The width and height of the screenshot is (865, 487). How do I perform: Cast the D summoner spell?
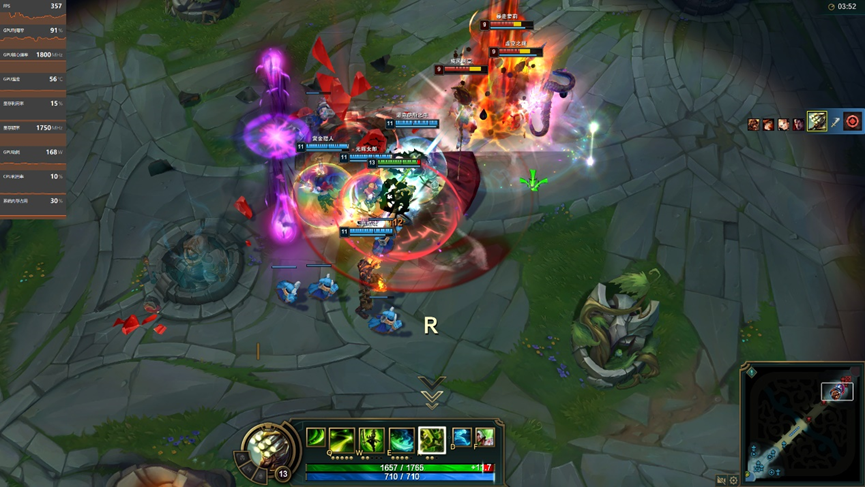coord(461,437)
